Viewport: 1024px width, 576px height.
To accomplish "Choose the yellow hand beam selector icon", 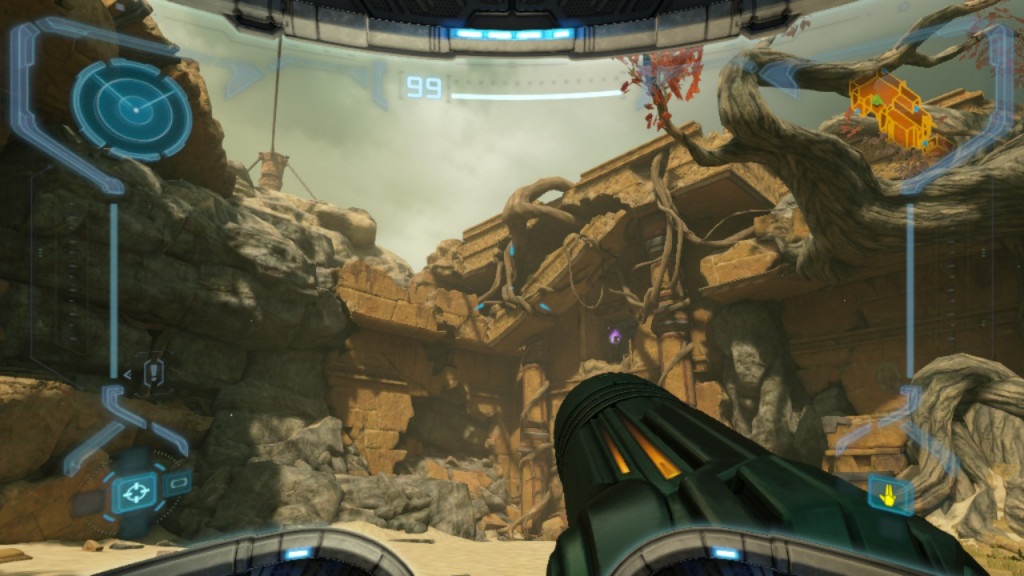I will (888, 493).
